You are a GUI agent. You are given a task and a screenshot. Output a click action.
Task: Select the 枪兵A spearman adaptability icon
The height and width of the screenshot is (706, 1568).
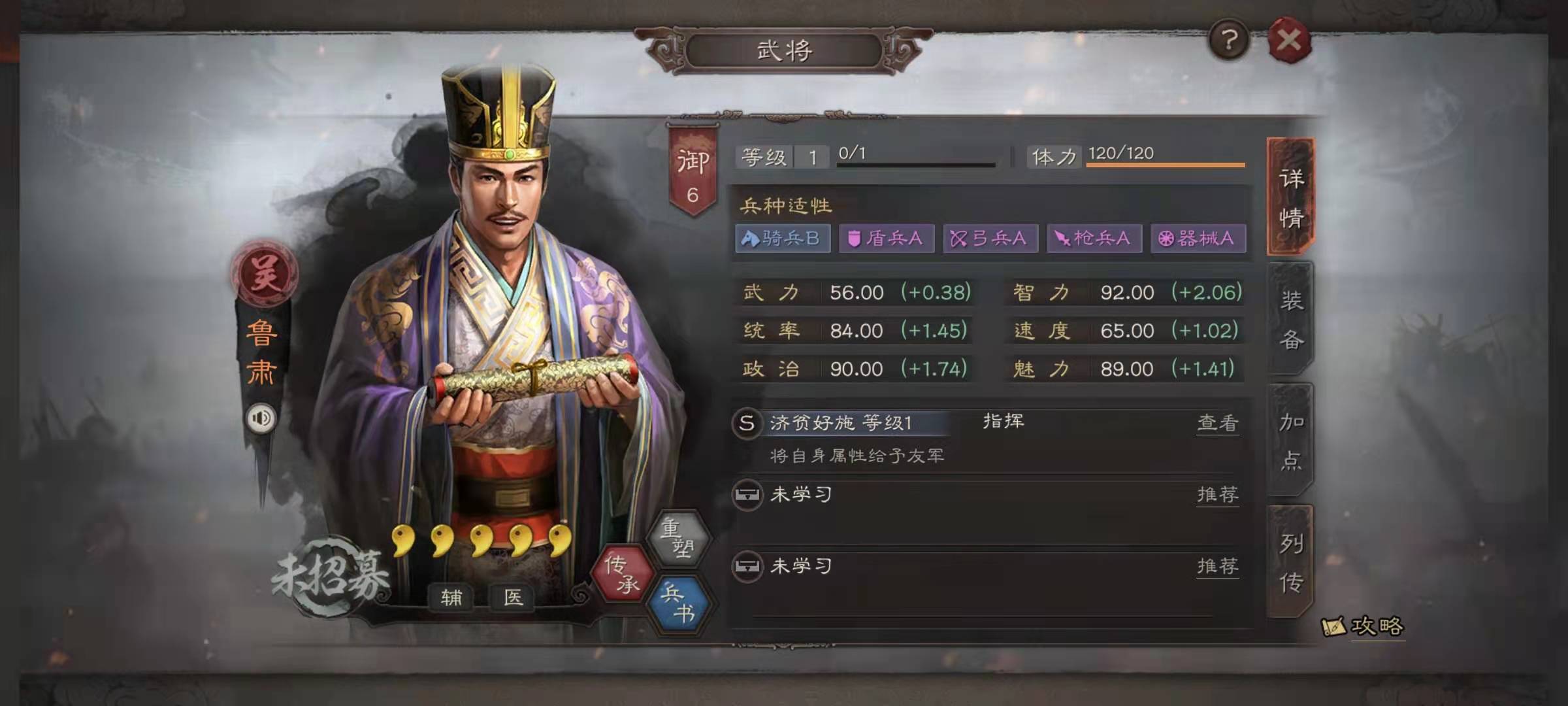pyautogui.click(x=1094, y=239)
